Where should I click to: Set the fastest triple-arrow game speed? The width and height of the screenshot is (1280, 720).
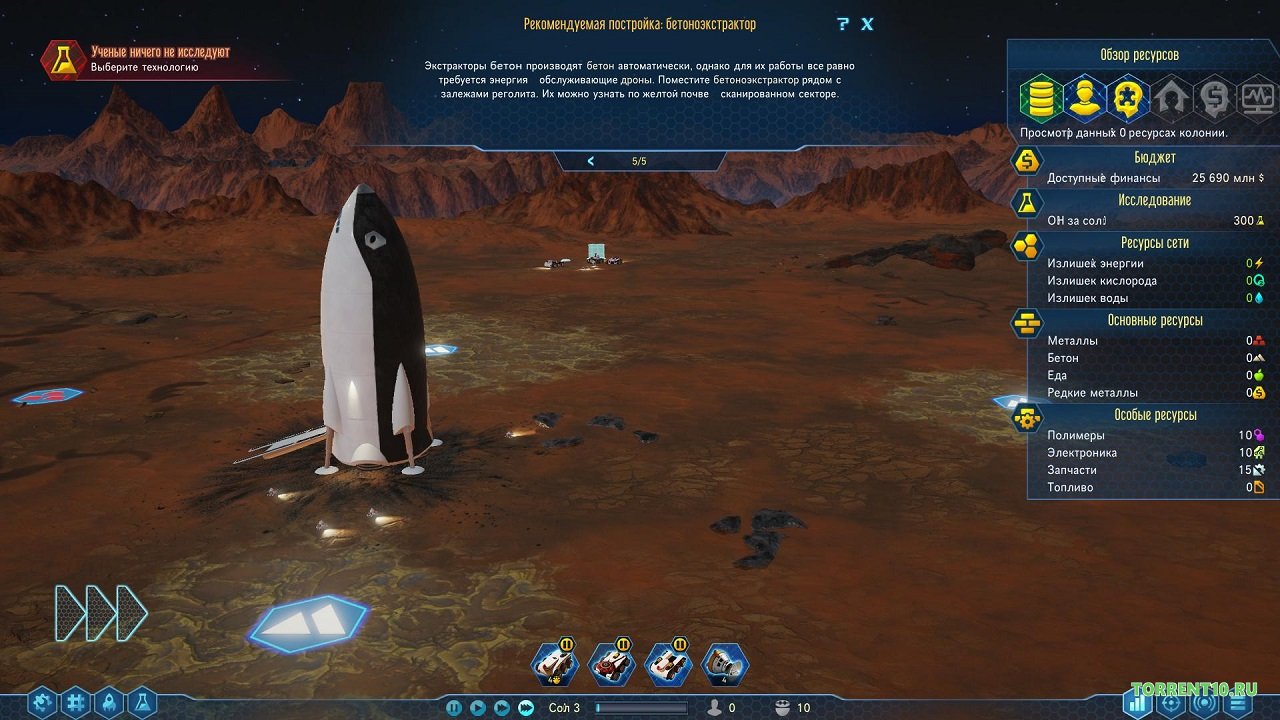coord(526,708)
